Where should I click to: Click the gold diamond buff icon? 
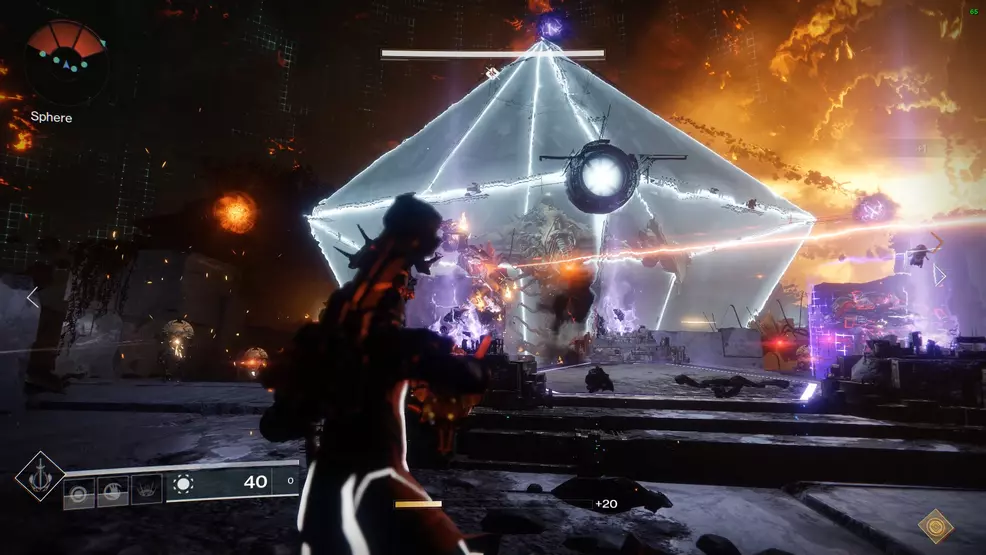[x=936, y=526]
